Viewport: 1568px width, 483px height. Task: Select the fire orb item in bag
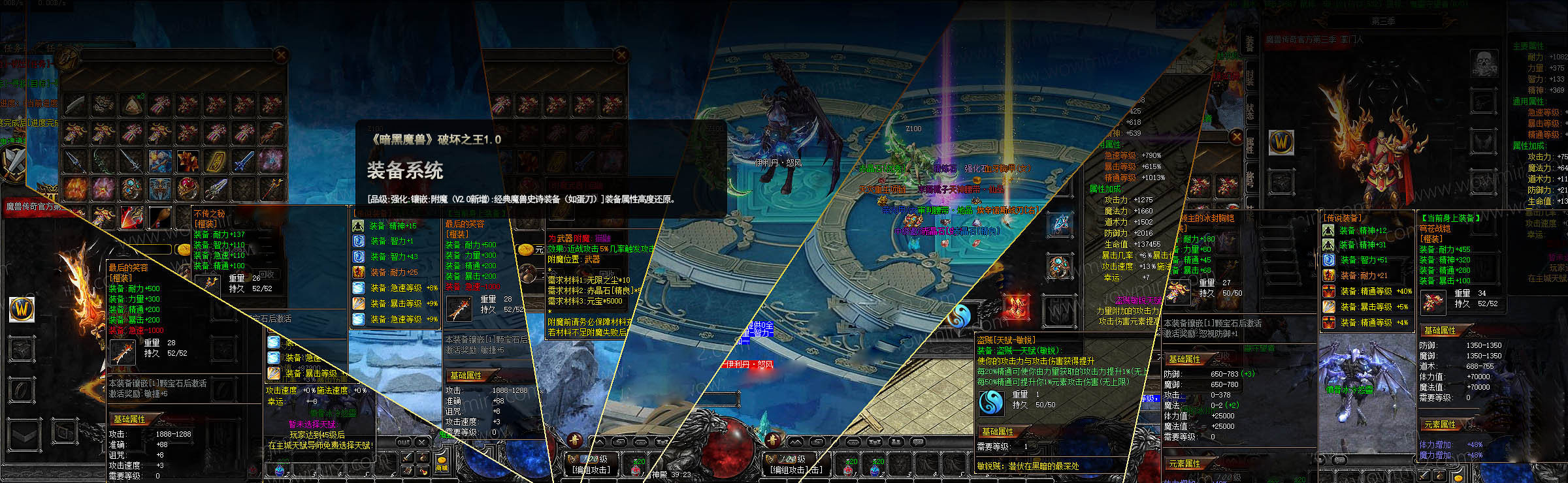(x=76, y=189)
